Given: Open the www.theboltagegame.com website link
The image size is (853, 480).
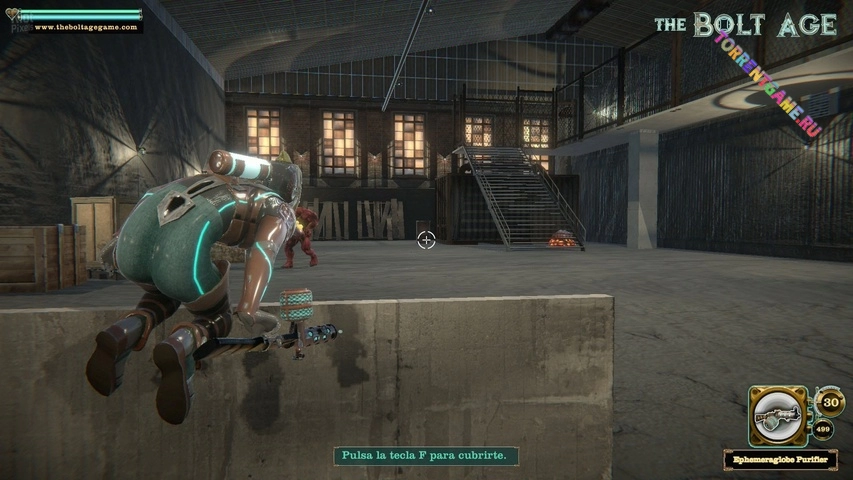Looking at the screenshot, I should pos(85,27).
